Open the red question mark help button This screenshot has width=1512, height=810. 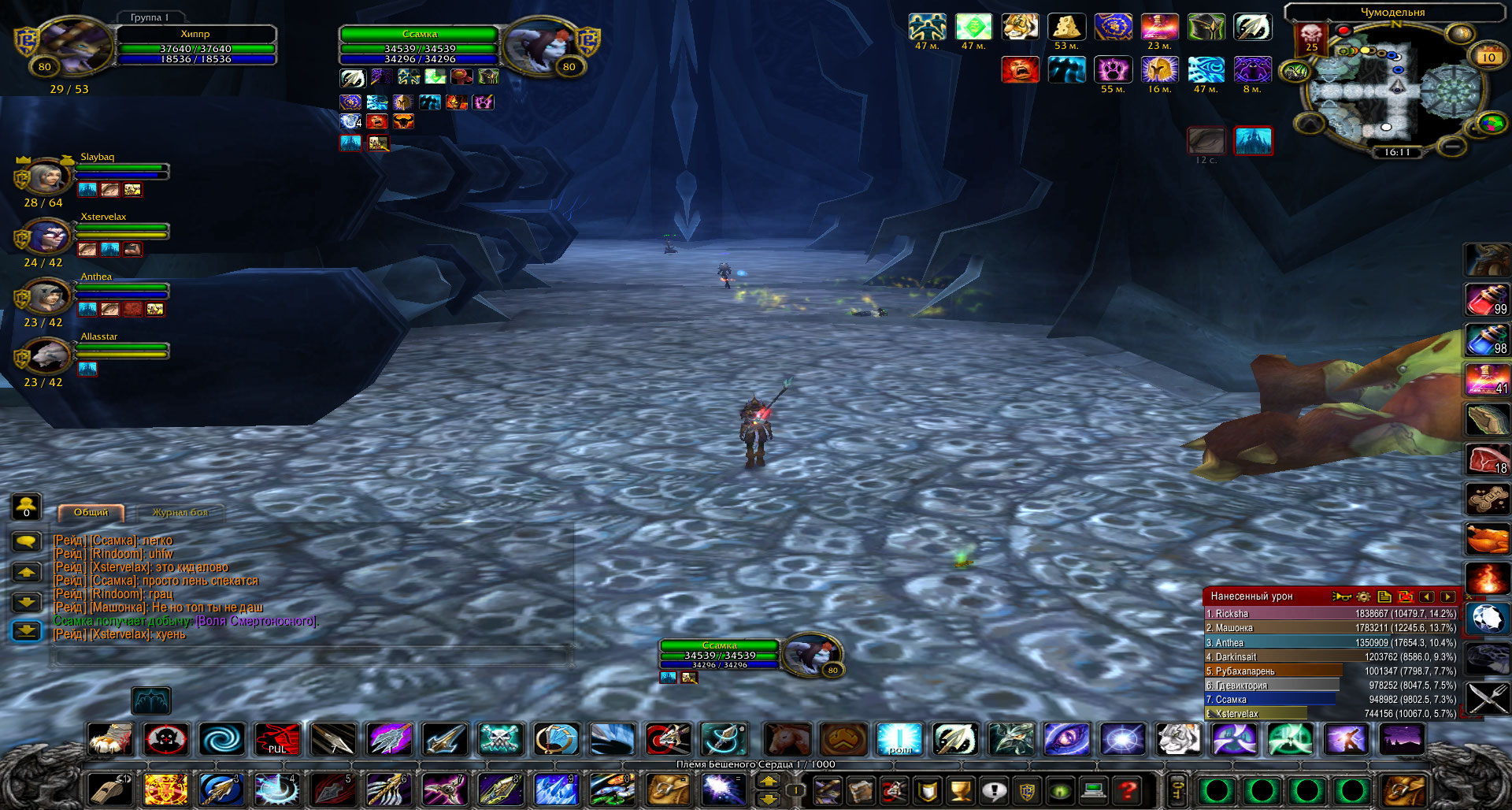1128,790
